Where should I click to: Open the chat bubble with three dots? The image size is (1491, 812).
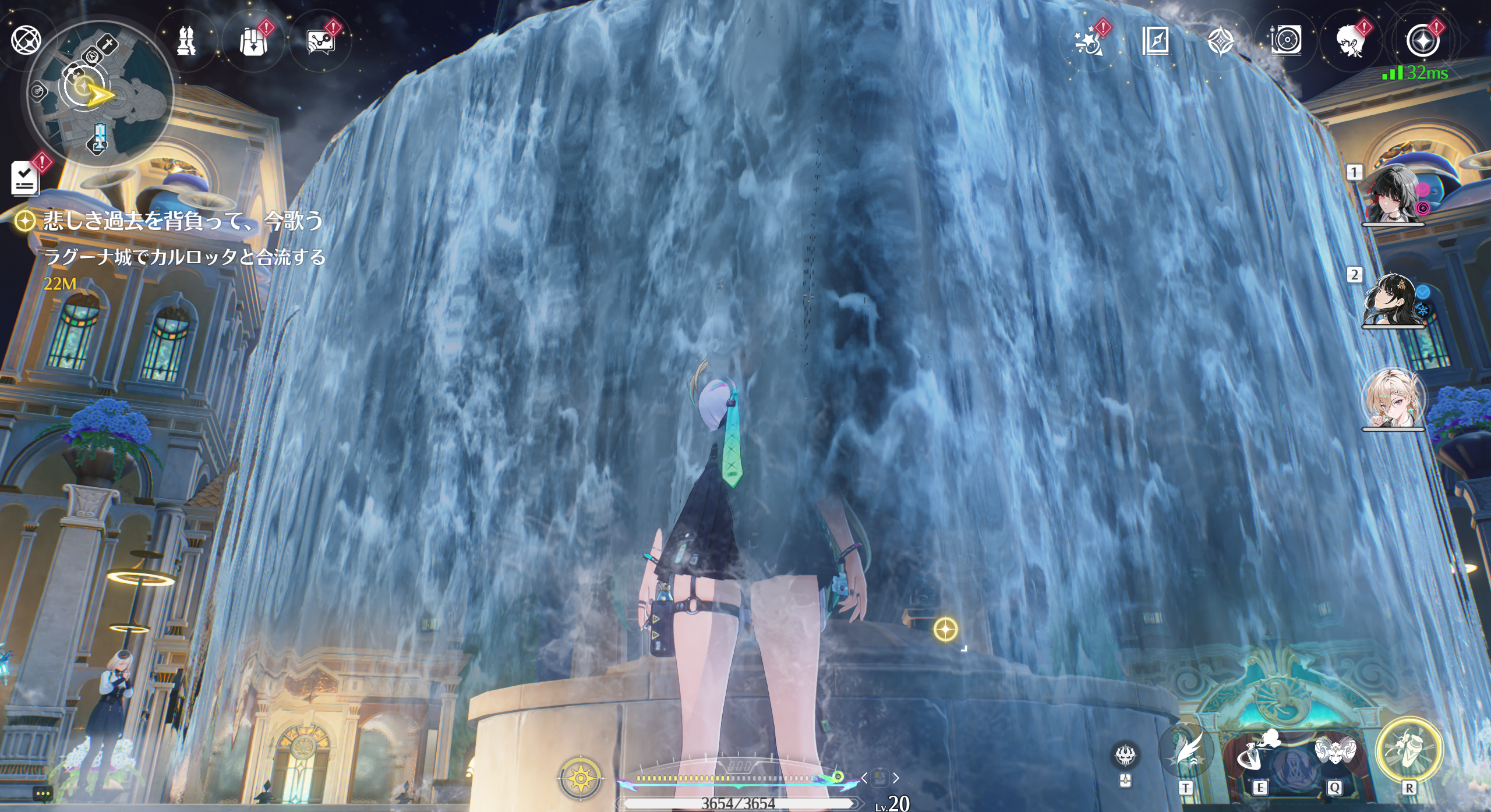click(x=43, y=793)
